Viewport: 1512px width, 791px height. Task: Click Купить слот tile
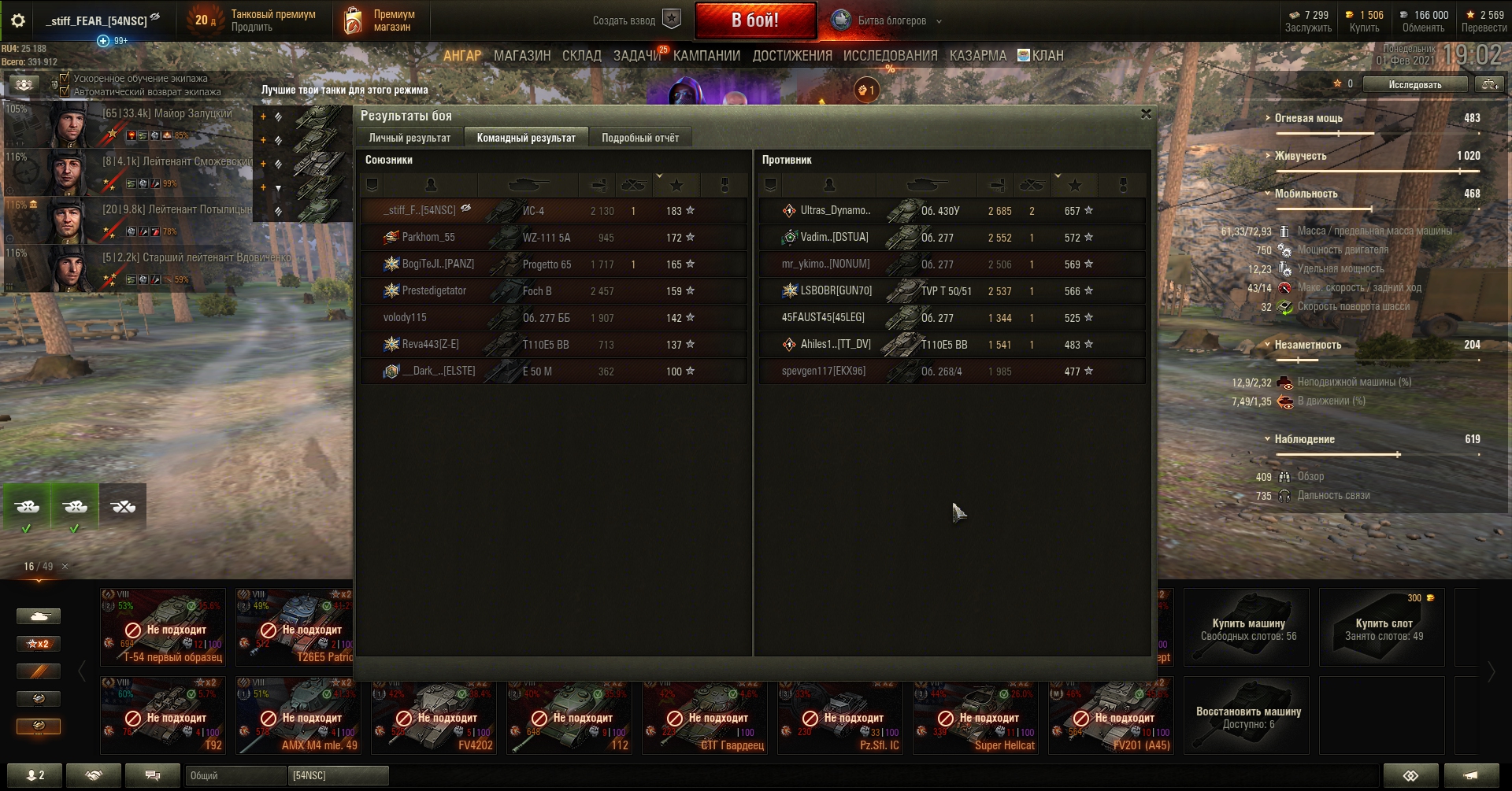click(1383, 628)
